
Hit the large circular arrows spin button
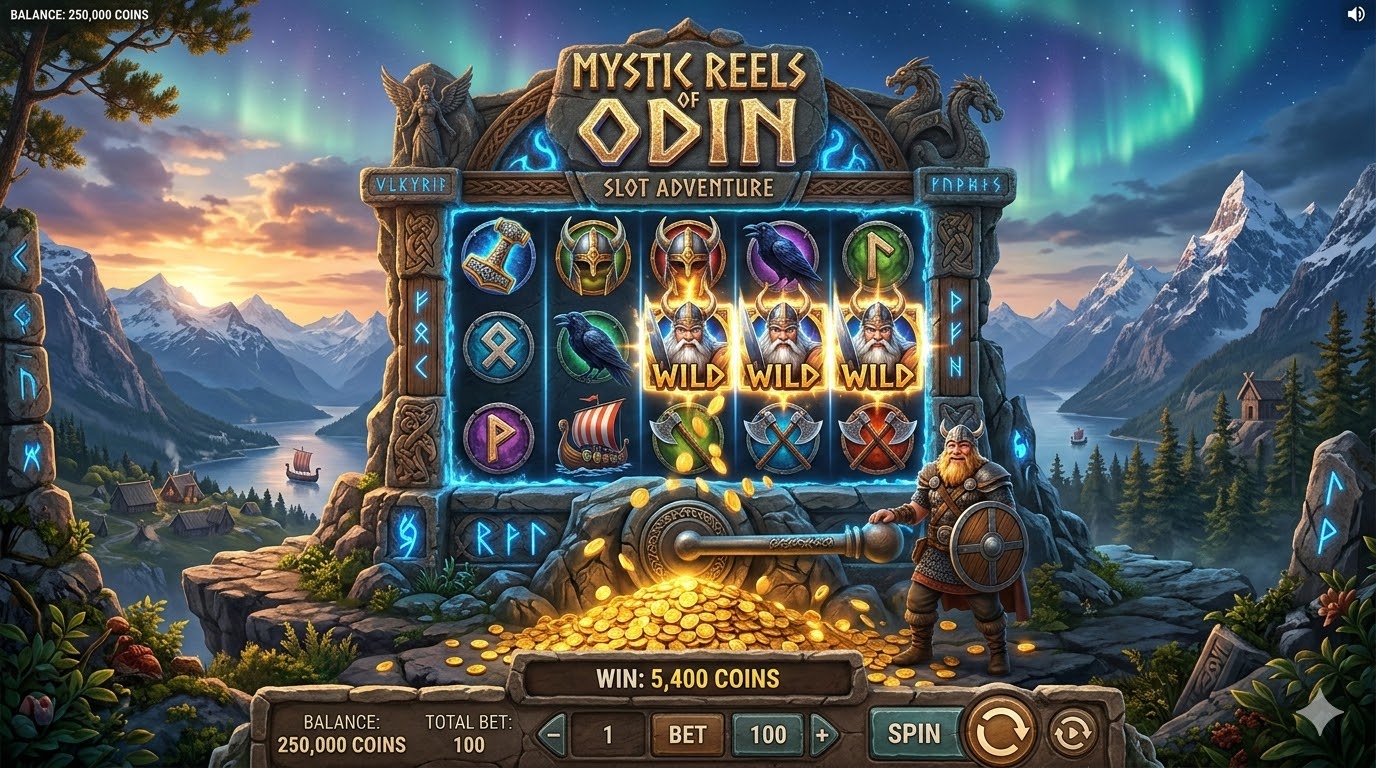[x=1001, y=733]
